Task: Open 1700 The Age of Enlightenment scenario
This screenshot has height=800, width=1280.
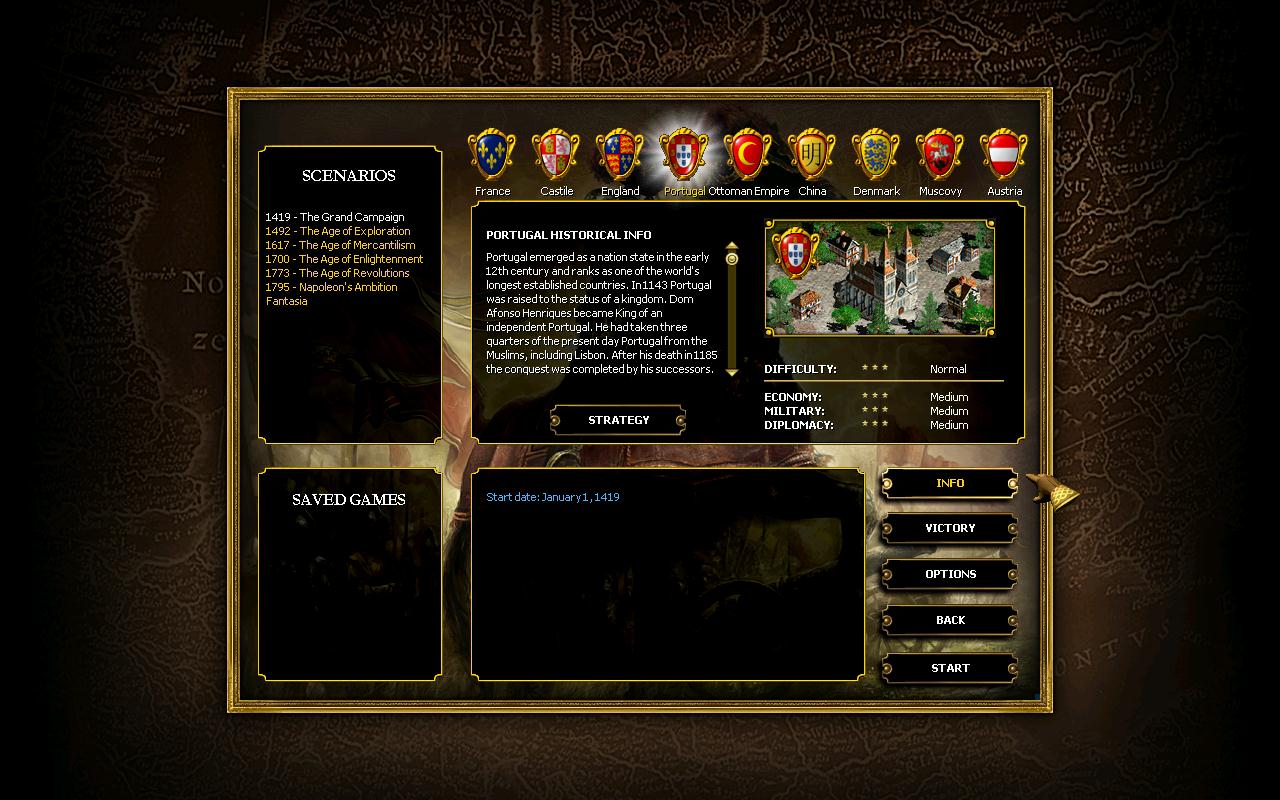Action: tap(344, 259)
